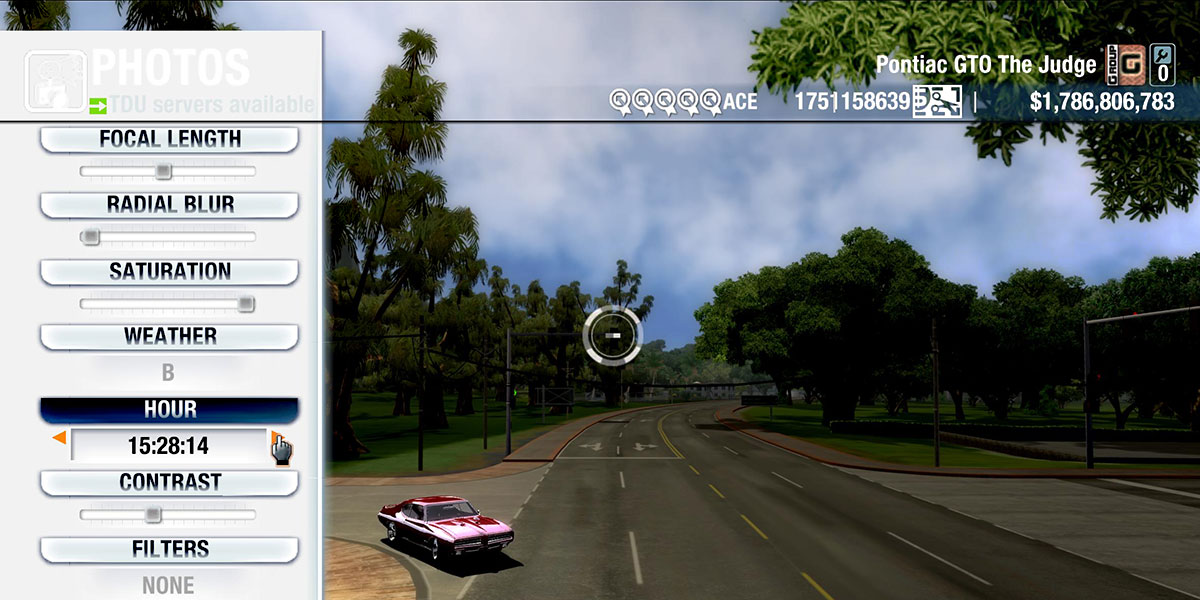1200x600 pixels.
Task: Decrease the hour with left arrow
Action: (60, 438)
